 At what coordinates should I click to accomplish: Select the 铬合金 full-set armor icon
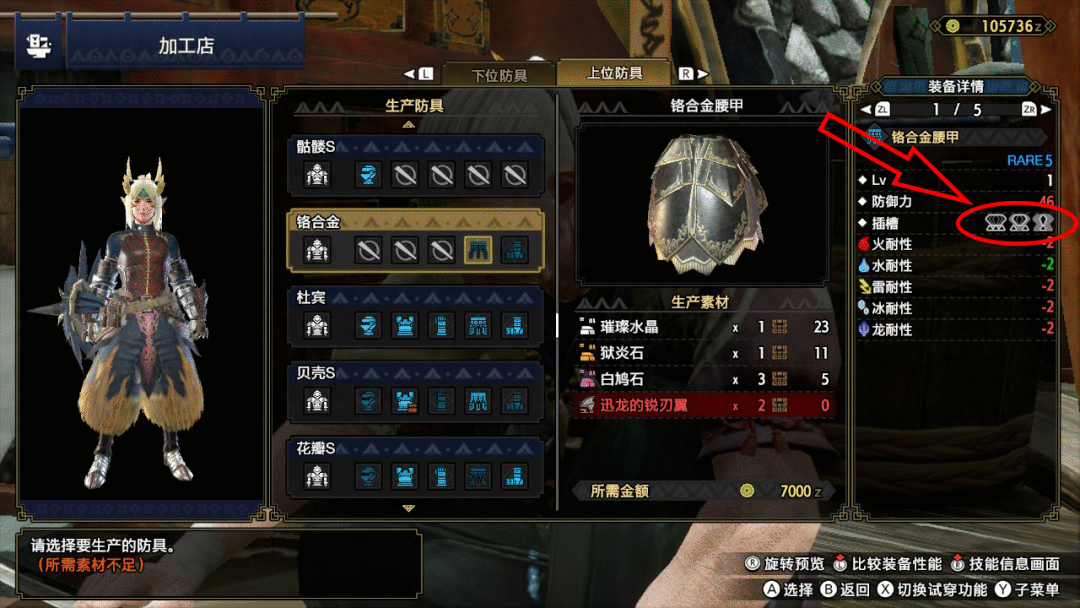pos(317,250)
